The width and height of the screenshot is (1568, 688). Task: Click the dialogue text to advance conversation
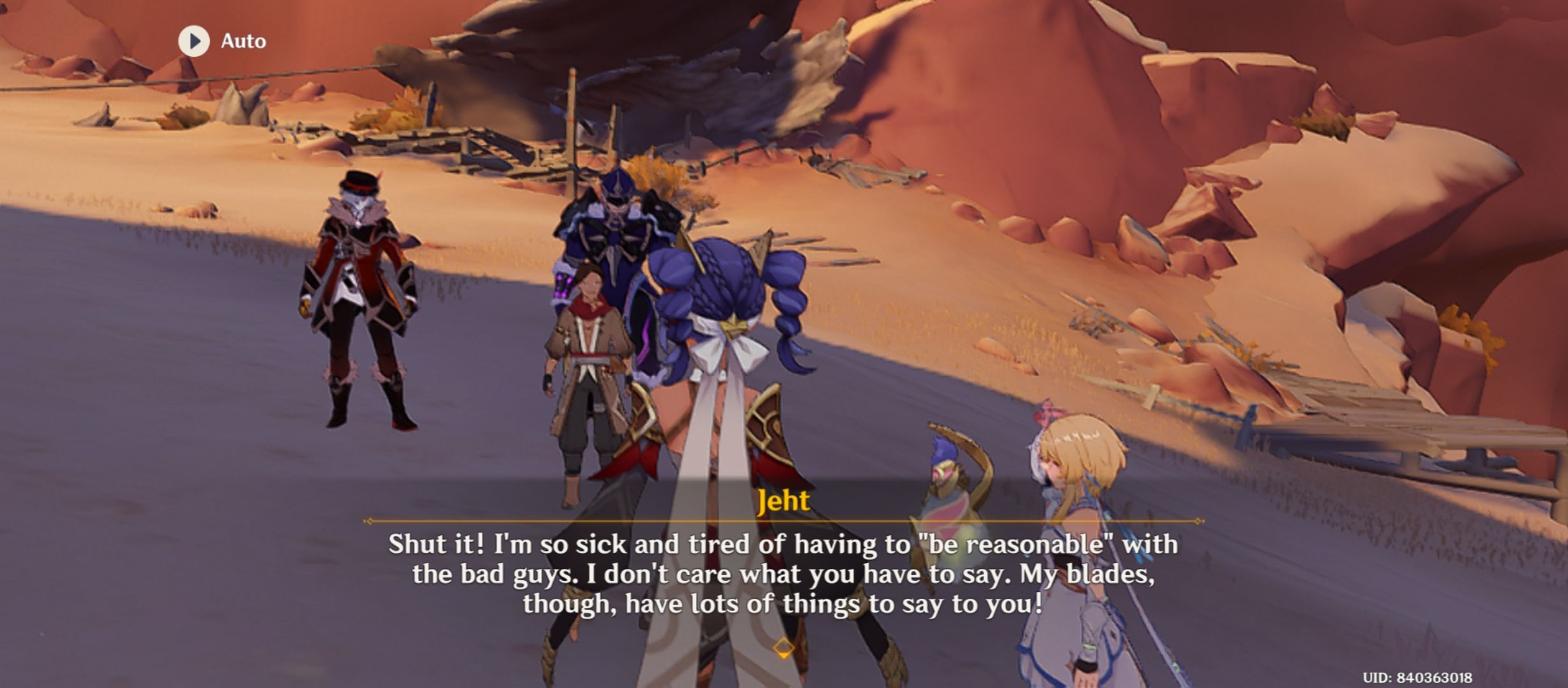pyautogui.click(x=784, y=577)
